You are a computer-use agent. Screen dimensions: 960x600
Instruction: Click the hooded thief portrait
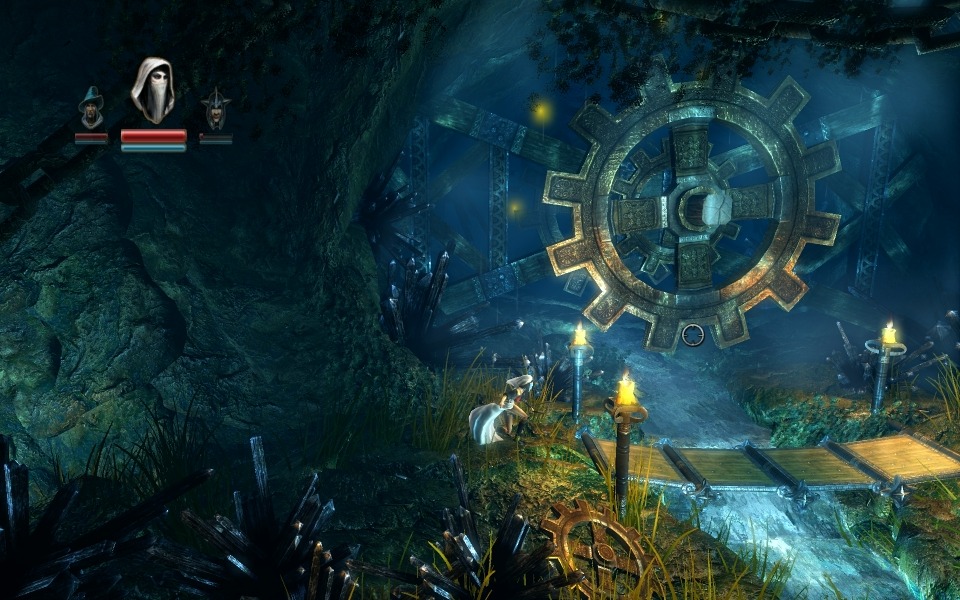153,91
